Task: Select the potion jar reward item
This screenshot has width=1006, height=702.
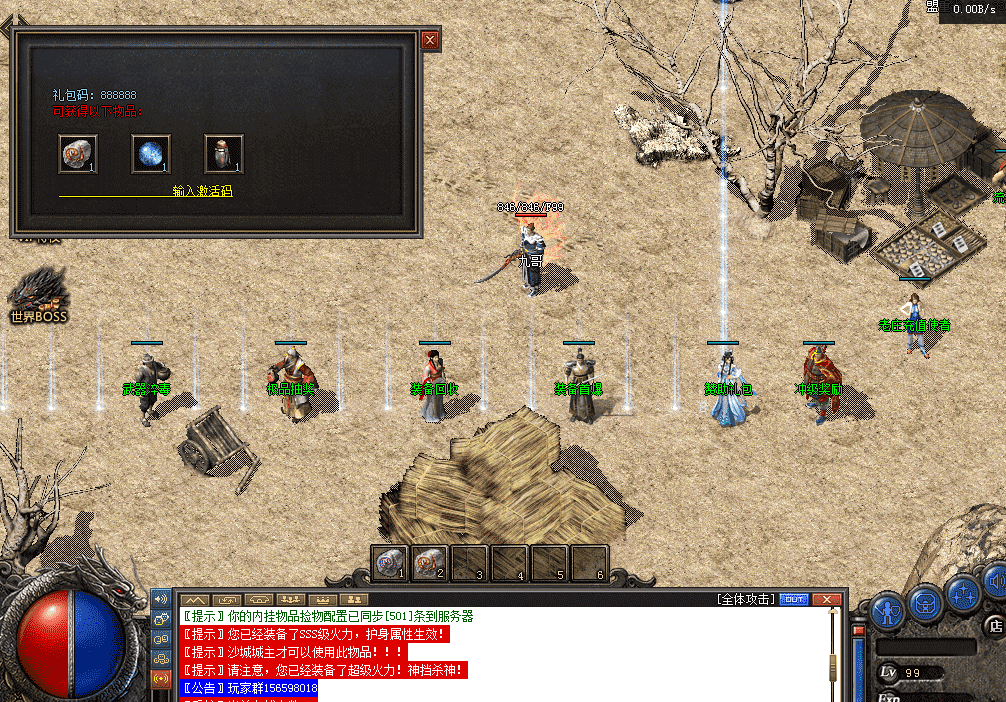Action: [x=223, y=154]
